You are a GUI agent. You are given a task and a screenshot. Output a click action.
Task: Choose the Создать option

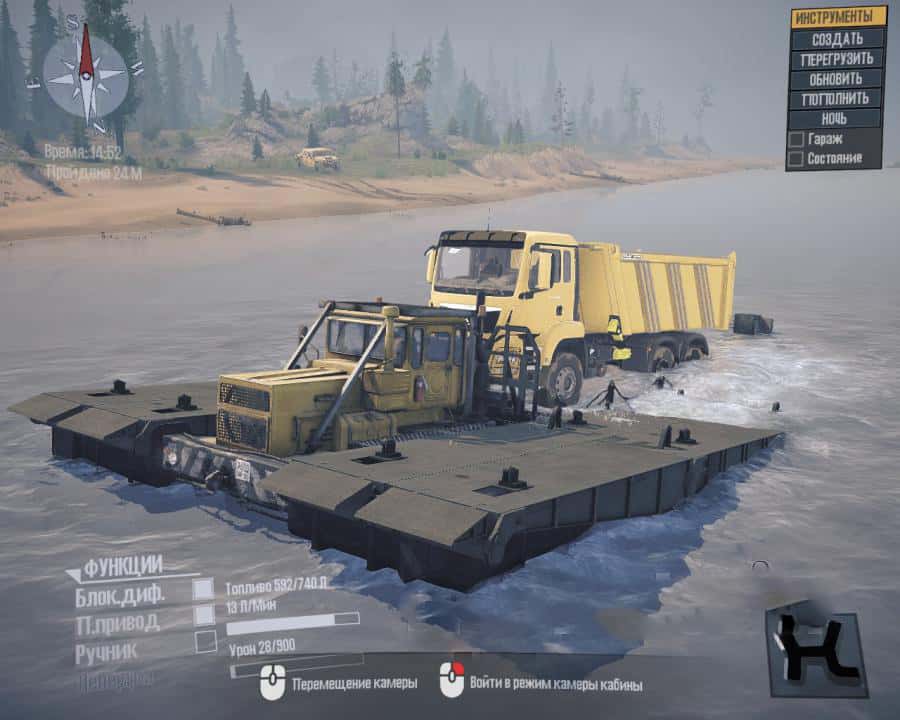(x=837, y=38)
